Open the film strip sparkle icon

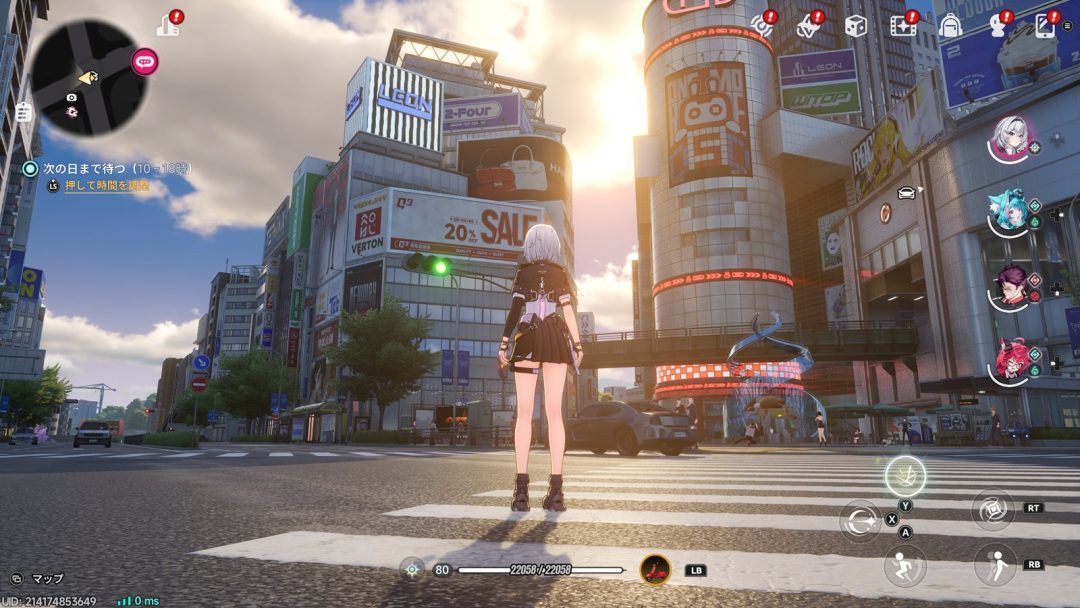[903, 26]
